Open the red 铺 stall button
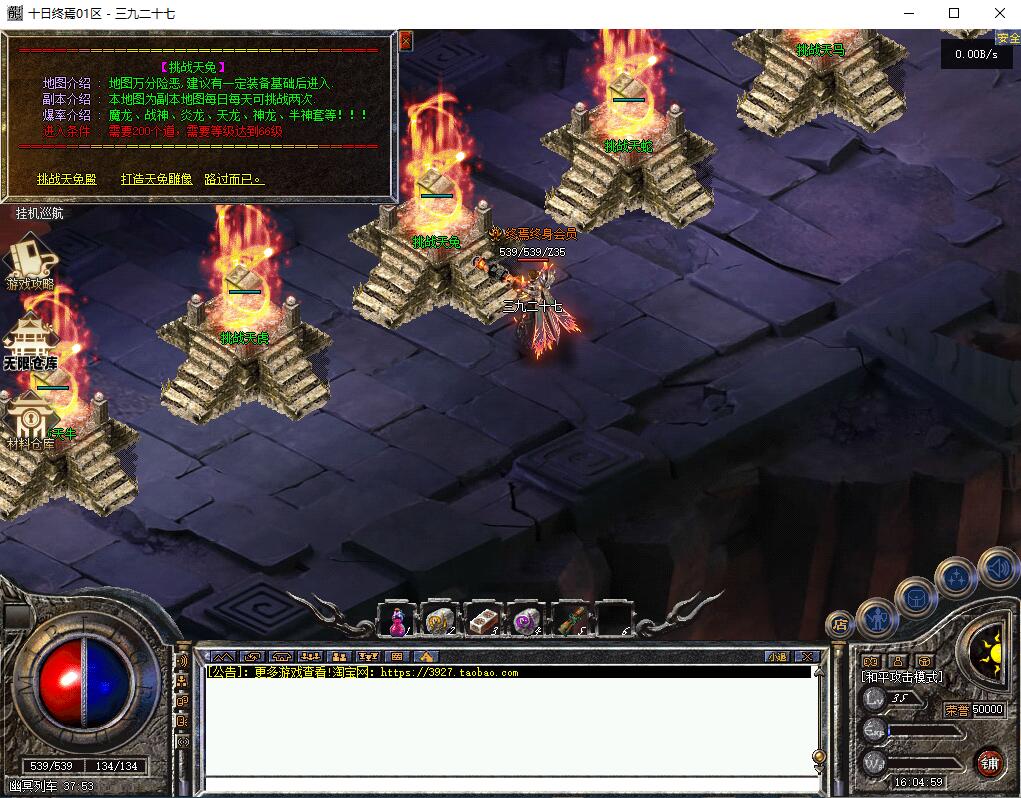Screen dimensions: 1021x798 point(989,763)
